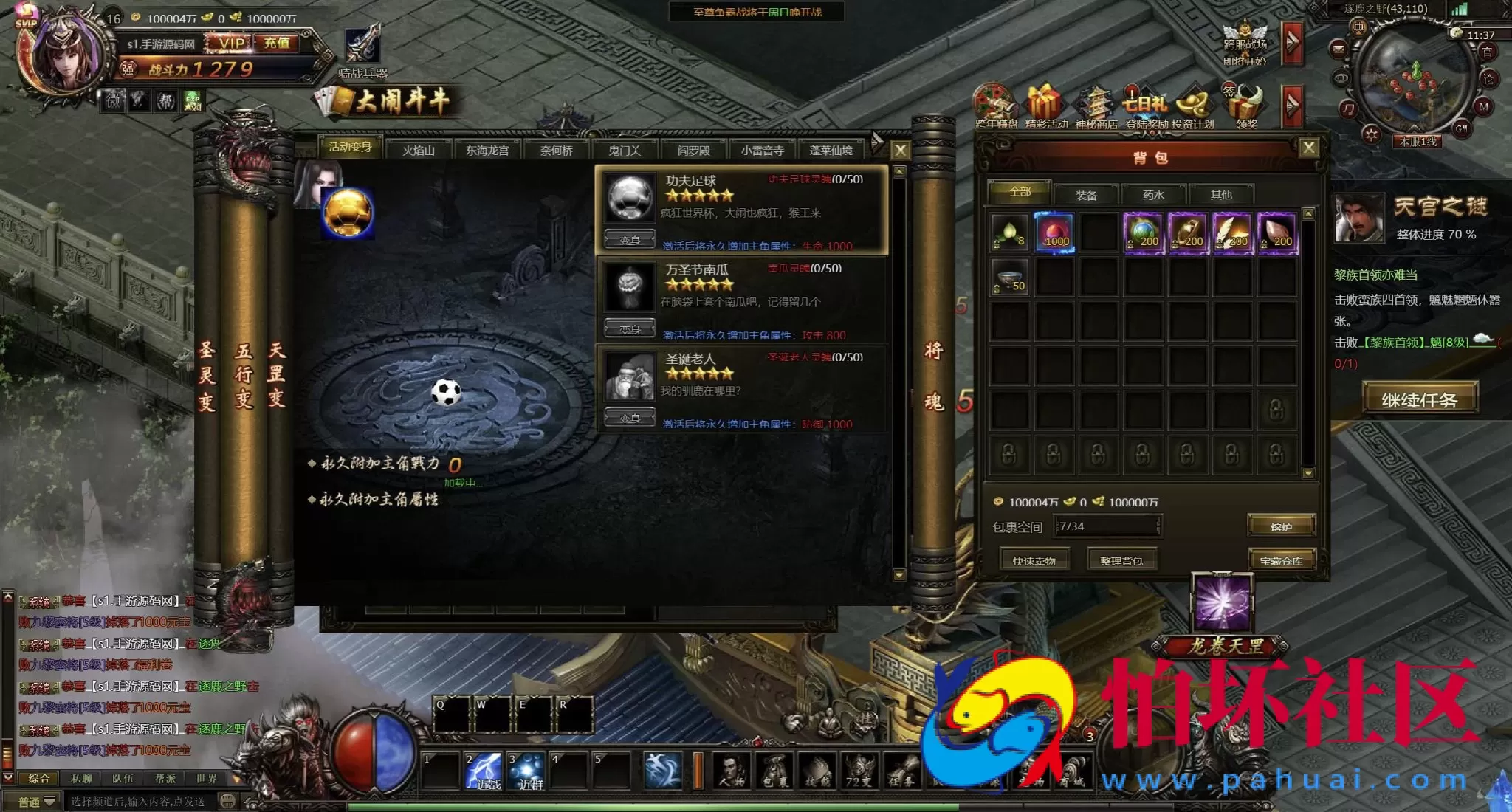Open the 充值 recharge button
The image size is (1512, 812).
[x=277, y=44]
